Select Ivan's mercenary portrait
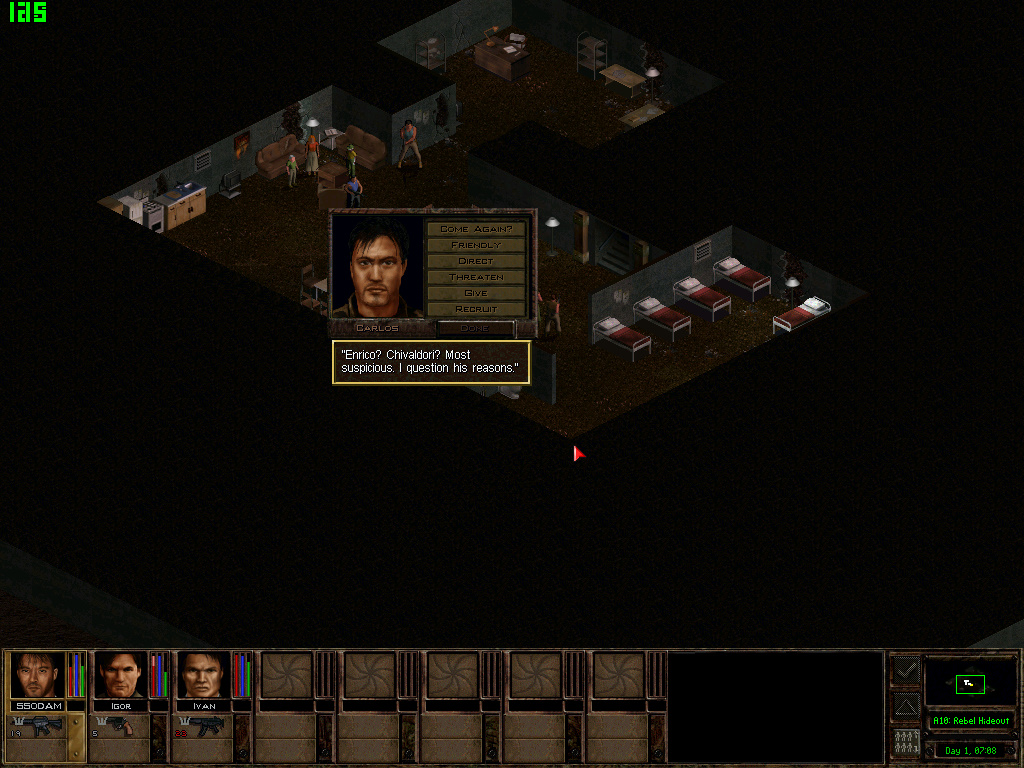The height and width of the screenshot is (768, 1024). (204, 676)
